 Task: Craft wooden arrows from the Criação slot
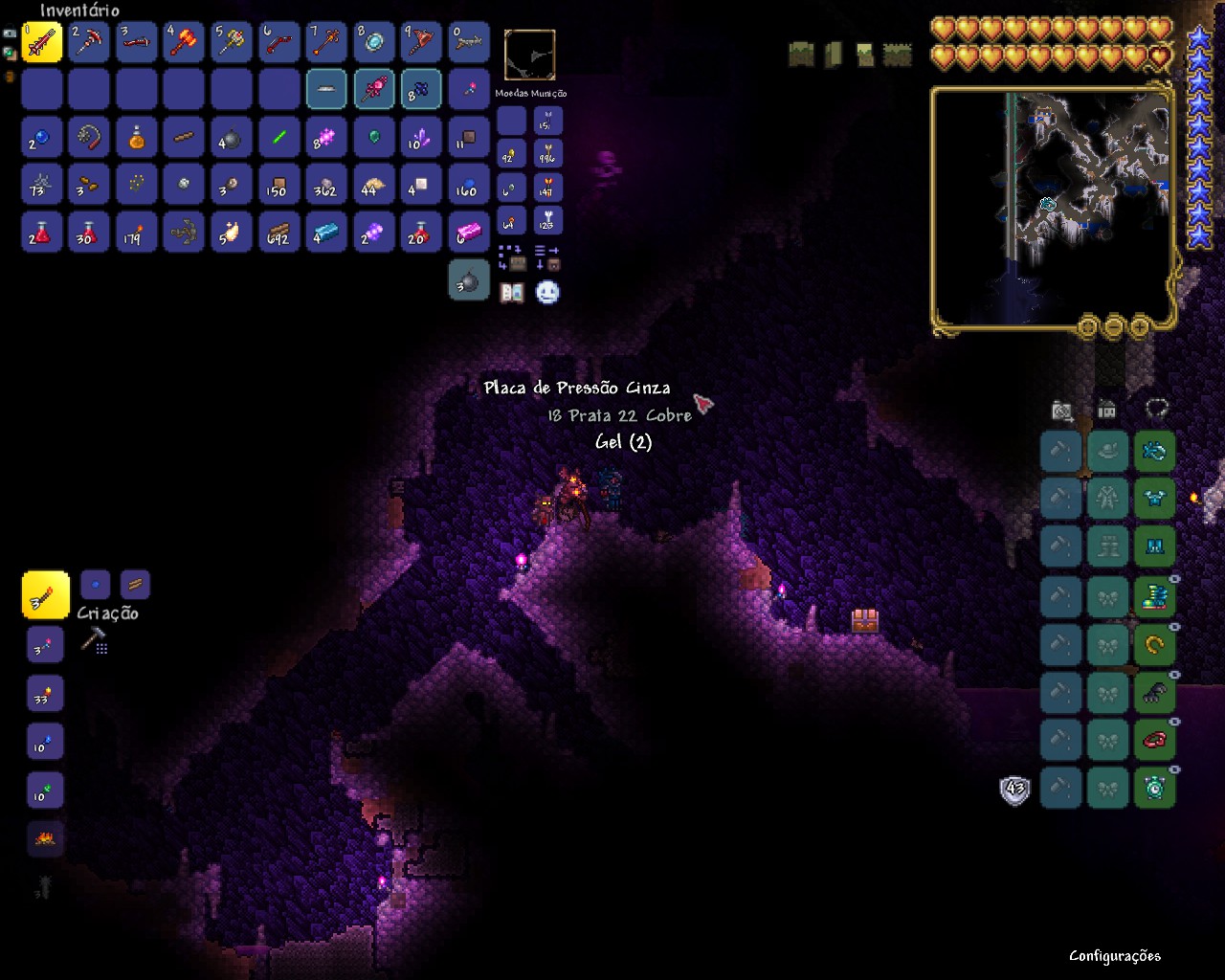point(45,594)
